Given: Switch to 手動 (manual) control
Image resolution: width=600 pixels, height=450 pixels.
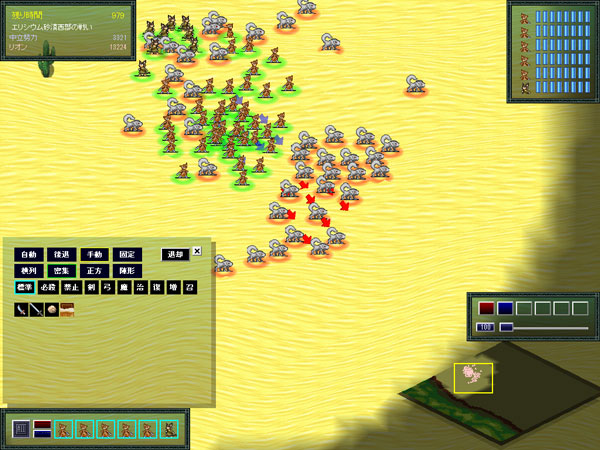Looking at the screenshot, I should coord(93,254).
